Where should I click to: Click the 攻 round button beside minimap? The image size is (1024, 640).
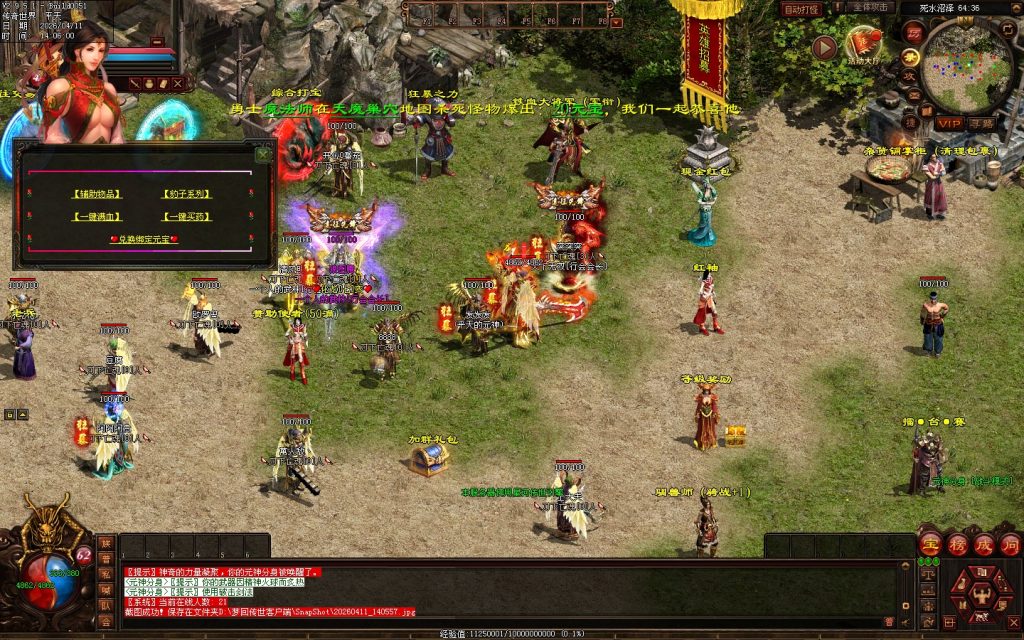click(909, 75)
